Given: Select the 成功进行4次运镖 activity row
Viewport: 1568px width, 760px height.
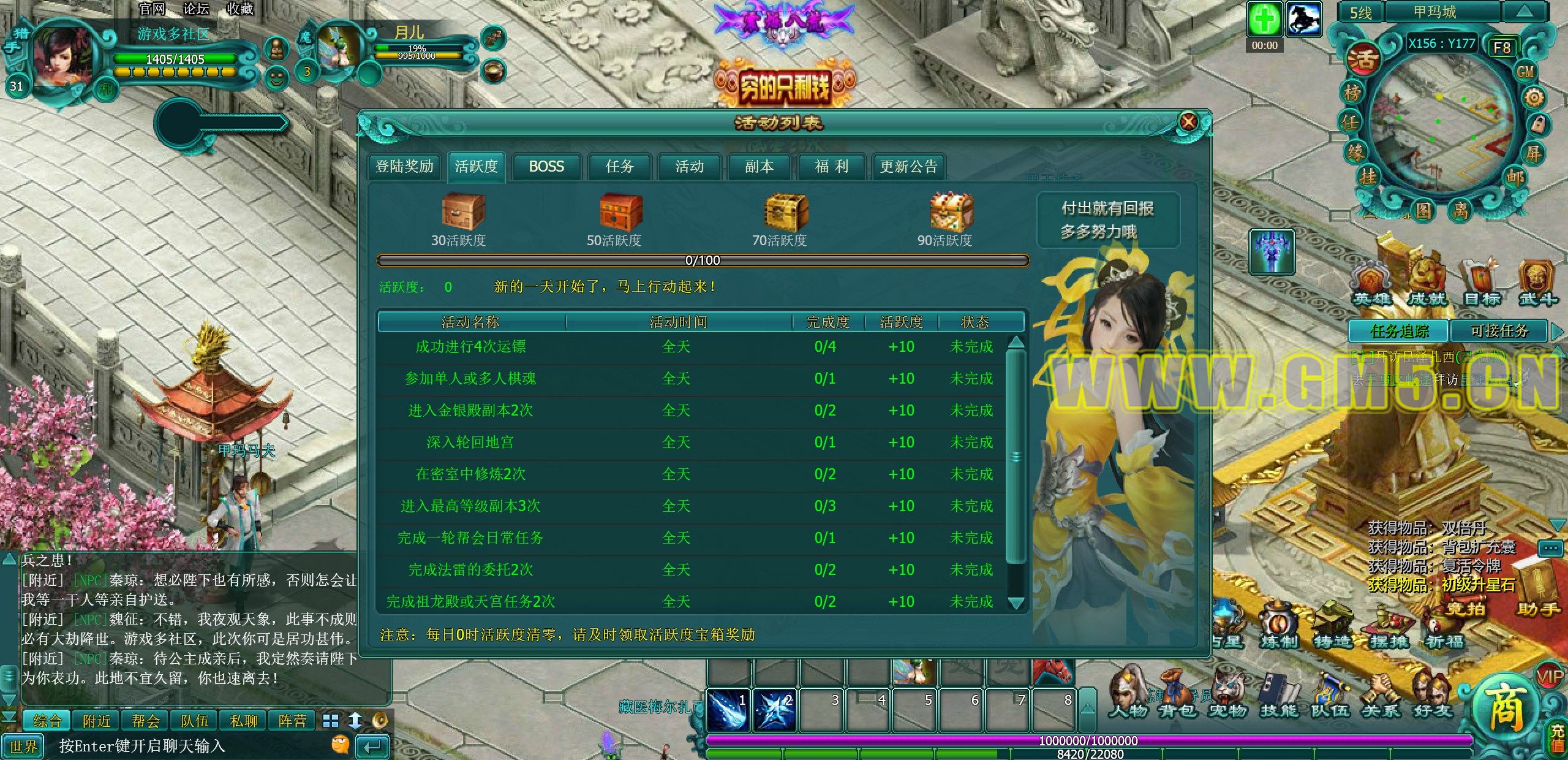Looking at the screenshot, I should pyautogui.click(x=470, y=347).
